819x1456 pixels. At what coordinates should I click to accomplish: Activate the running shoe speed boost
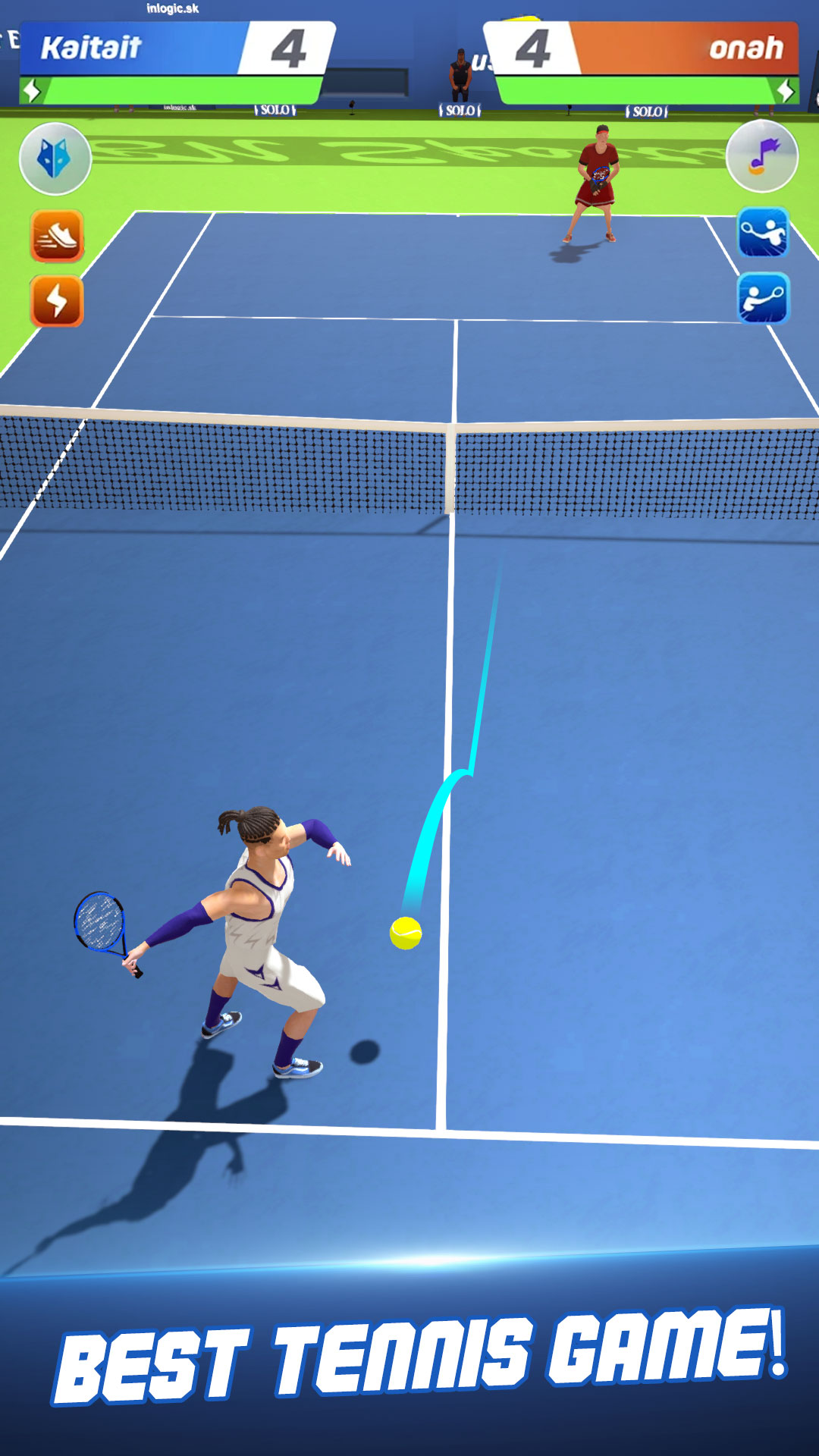[57, 236]
